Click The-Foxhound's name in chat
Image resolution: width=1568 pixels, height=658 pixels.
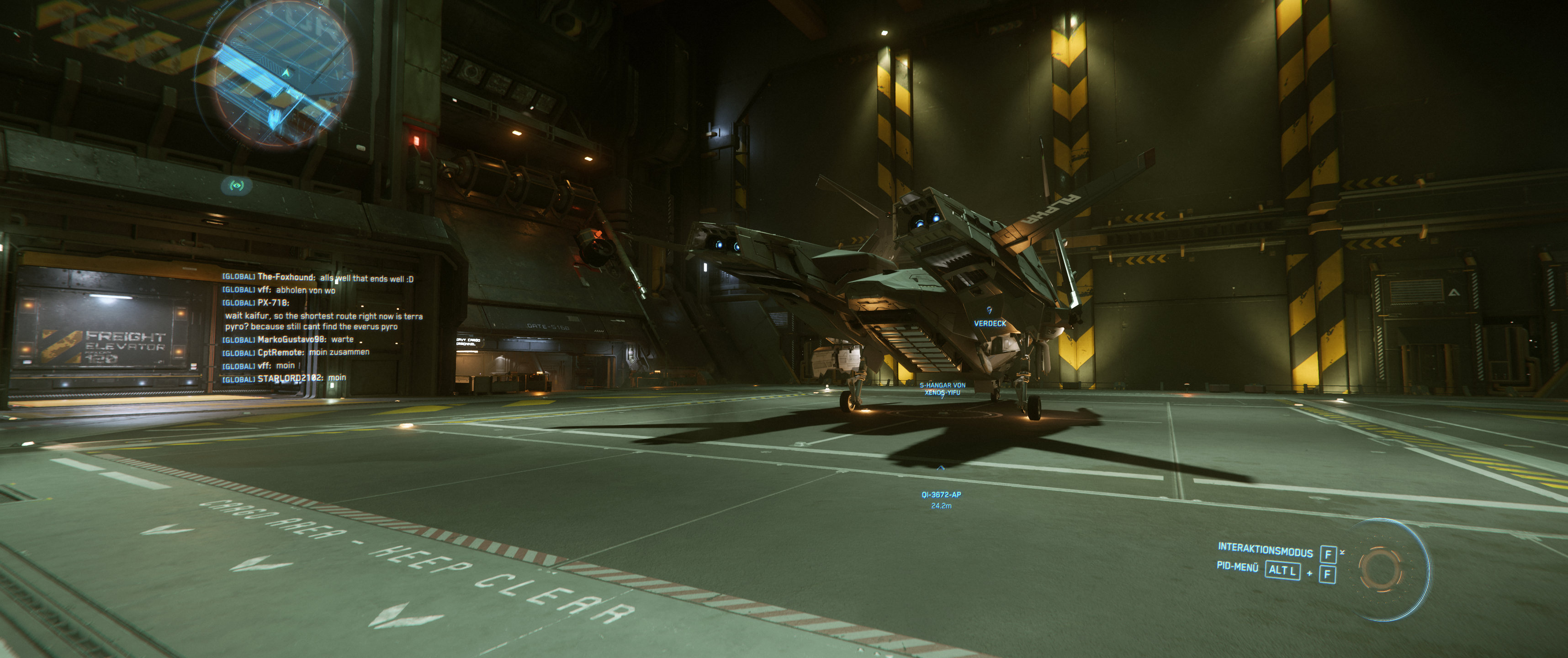tap(286, 277)
